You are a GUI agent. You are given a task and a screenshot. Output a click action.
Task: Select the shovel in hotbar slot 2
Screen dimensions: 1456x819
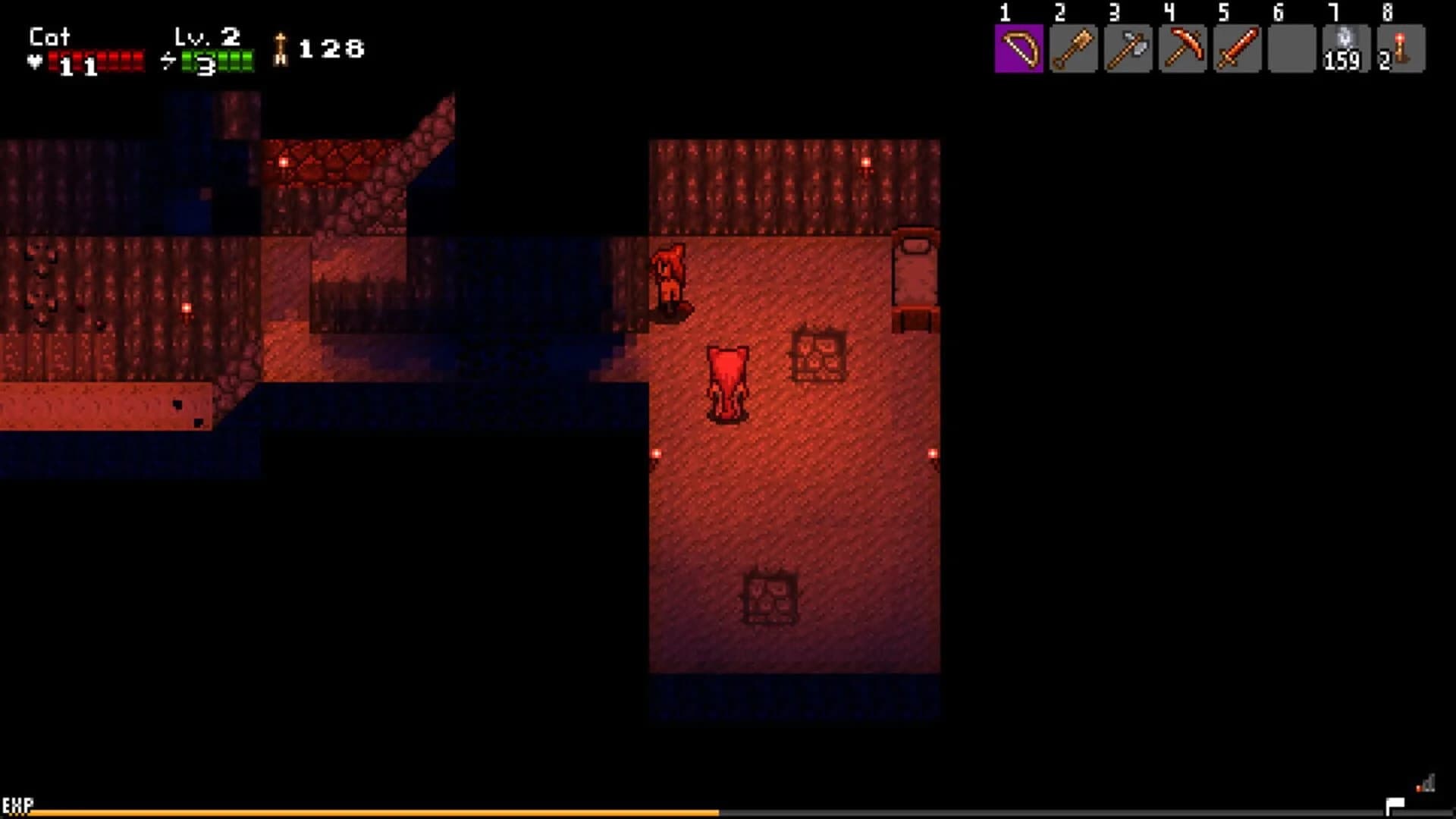tap(1072, 49)
